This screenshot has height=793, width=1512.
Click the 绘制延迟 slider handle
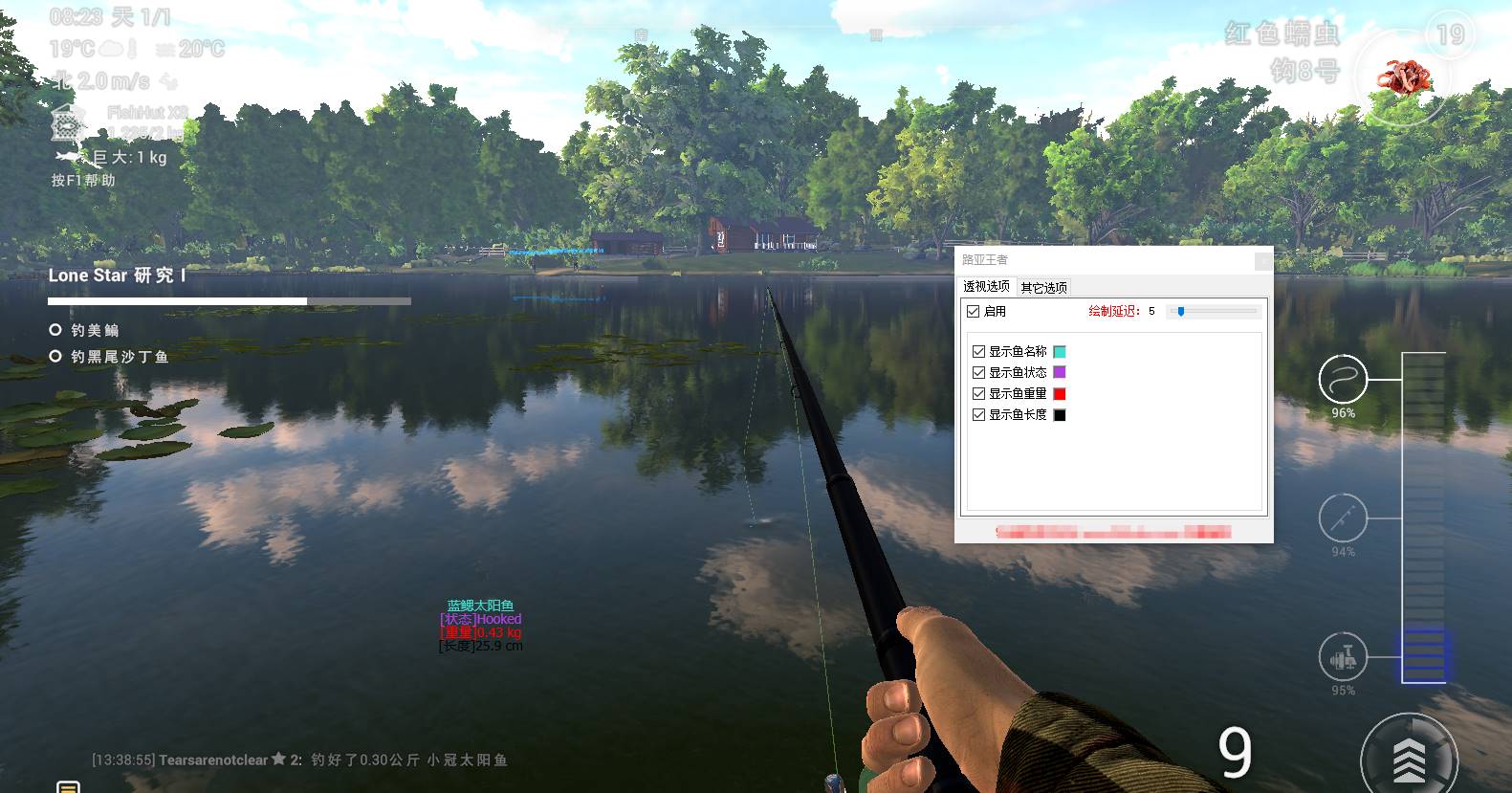click(1182, 309)
